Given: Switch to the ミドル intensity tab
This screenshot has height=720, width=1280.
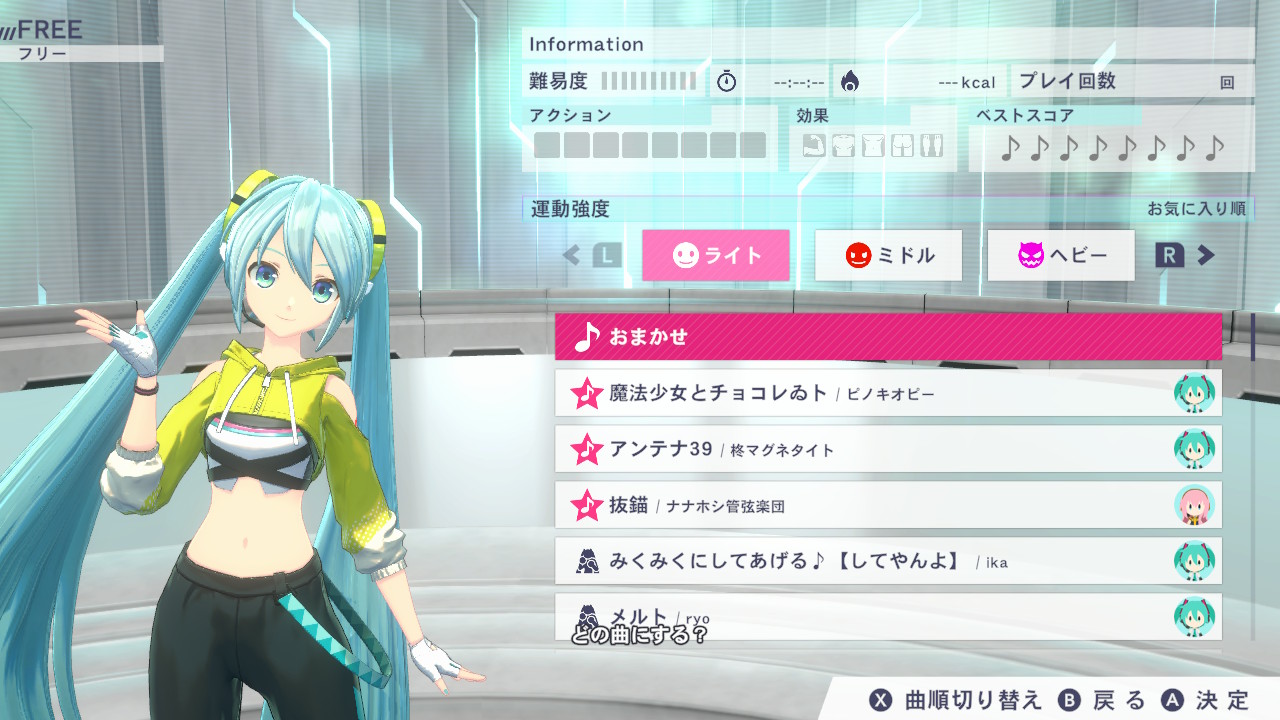Looking at the screenshot, I should (x=889, y=255).
